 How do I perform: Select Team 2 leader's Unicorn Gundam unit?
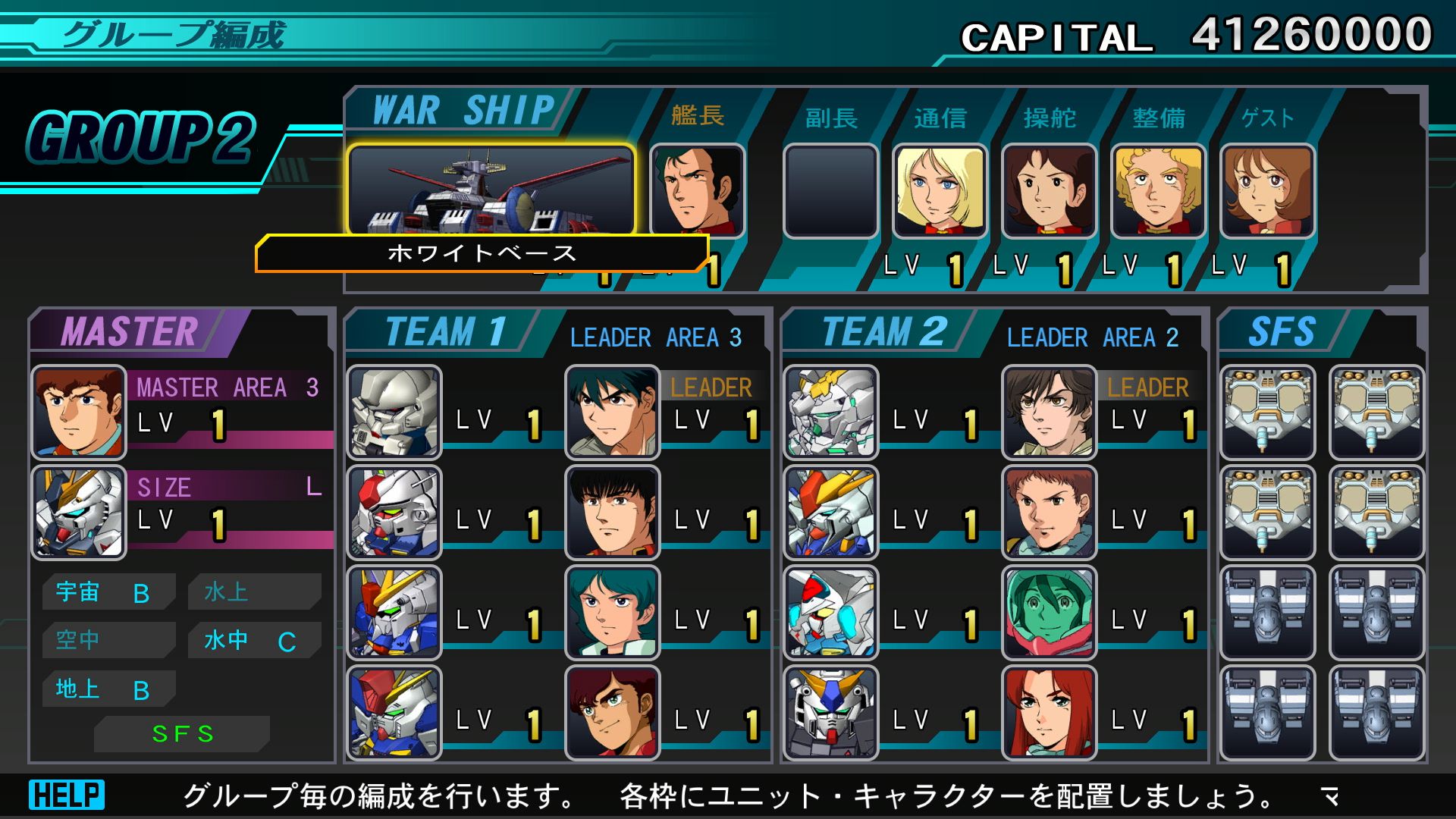[831, 413]
